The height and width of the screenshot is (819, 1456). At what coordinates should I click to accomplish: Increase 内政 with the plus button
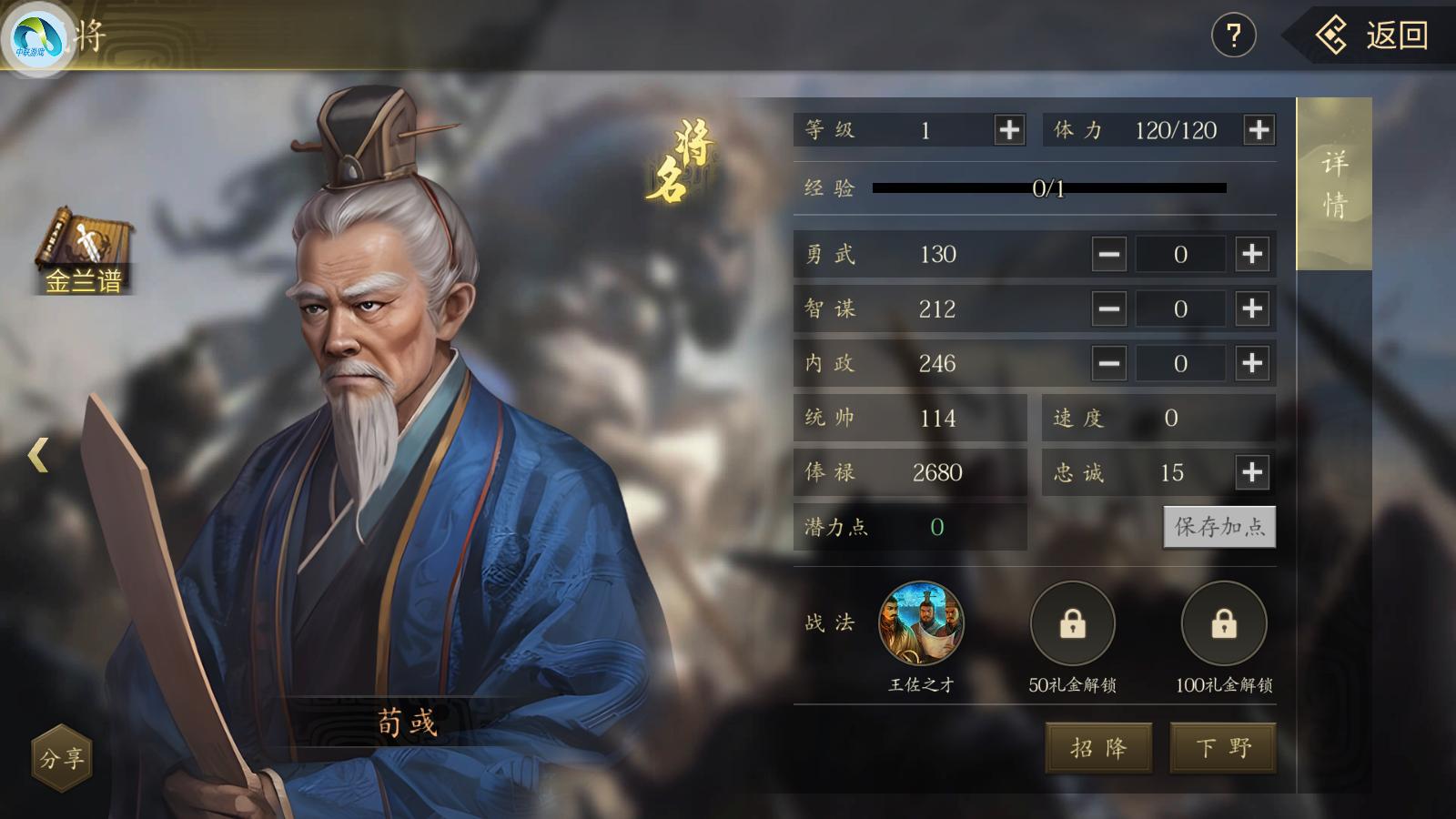coord(1252,363)
